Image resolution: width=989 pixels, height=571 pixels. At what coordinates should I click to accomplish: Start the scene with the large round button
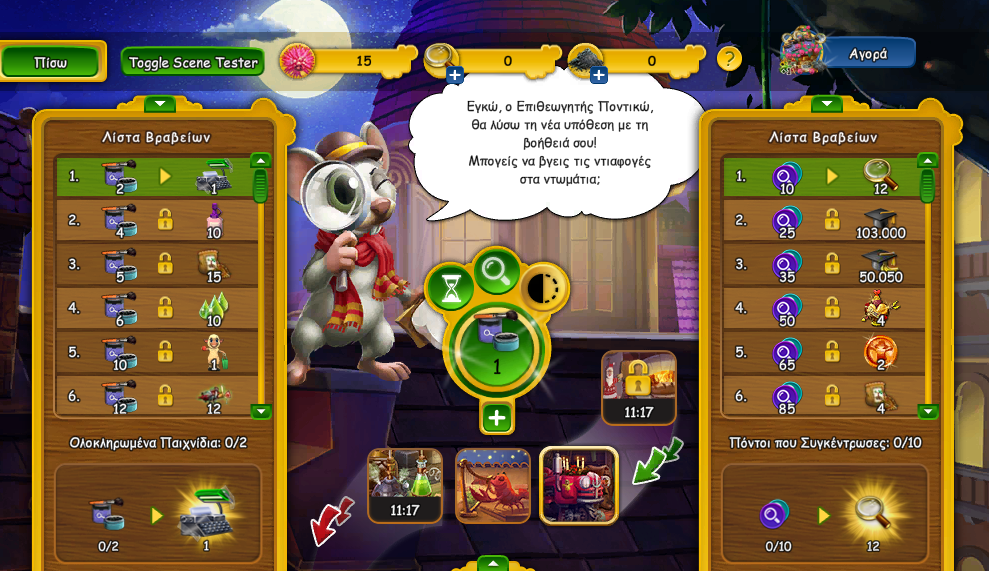[497, 347]
